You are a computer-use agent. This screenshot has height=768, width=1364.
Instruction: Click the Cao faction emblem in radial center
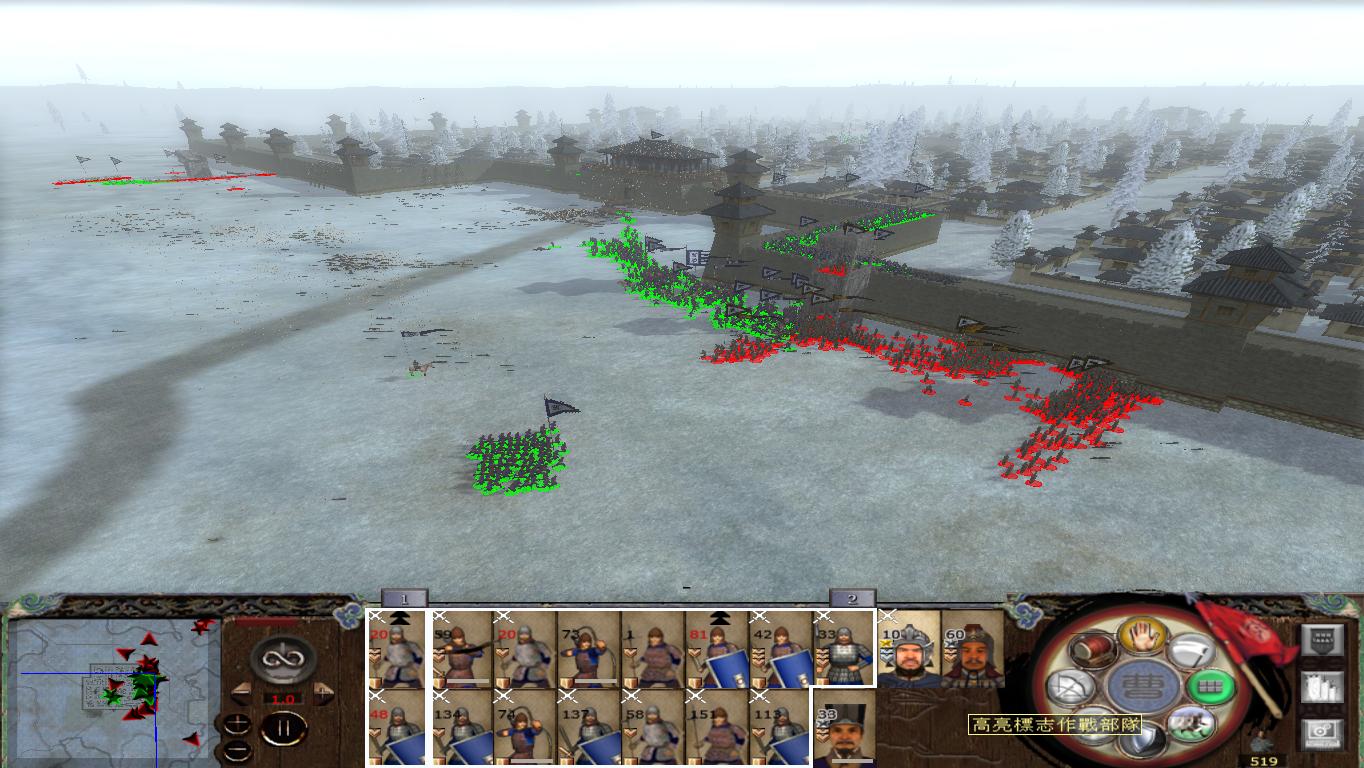click(1143, 688)
